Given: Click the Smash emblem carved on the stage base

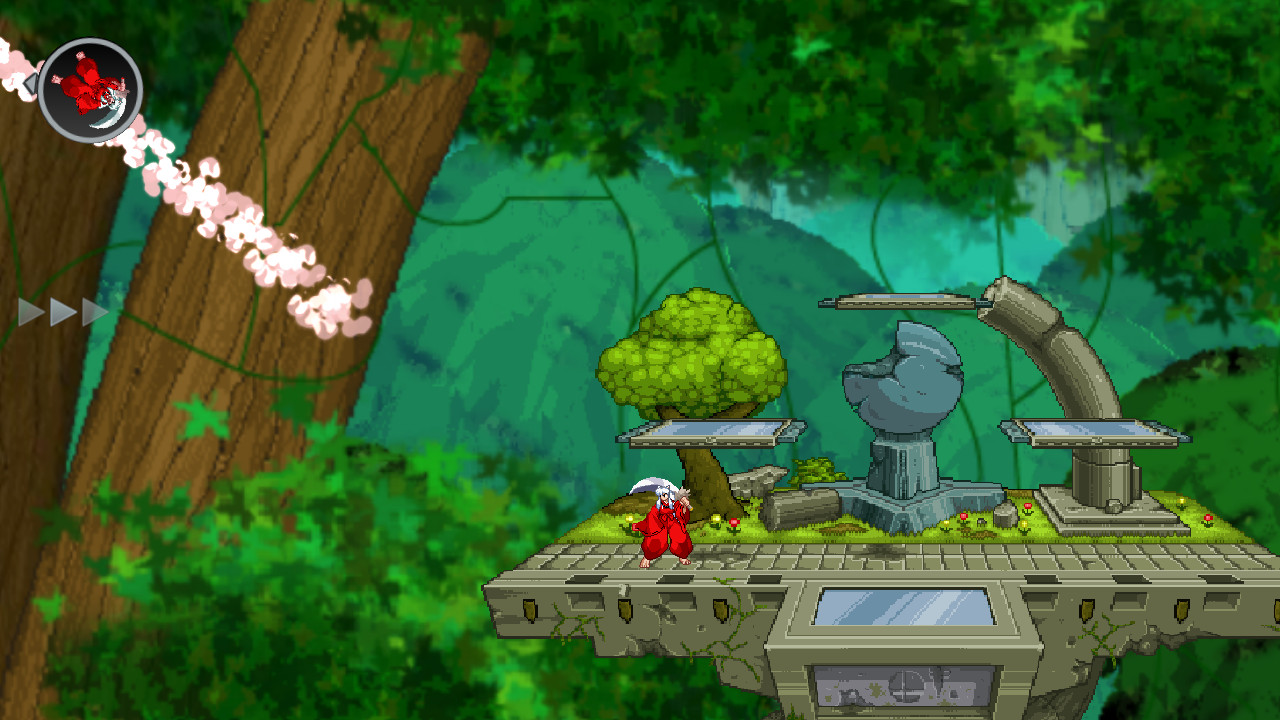Looking at the screenshot, I should pos(906,687).
